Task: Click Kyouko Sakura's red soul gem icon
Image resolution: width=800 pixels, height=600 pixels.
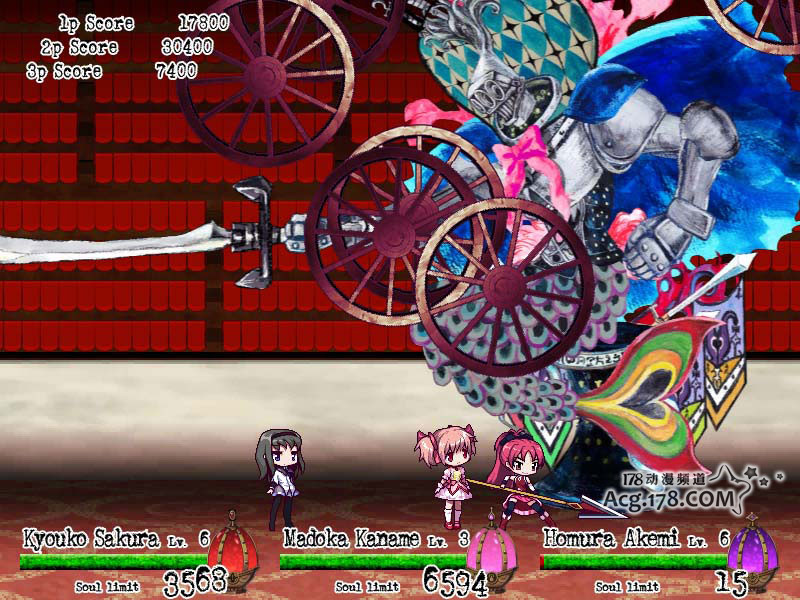Action: 232,551
